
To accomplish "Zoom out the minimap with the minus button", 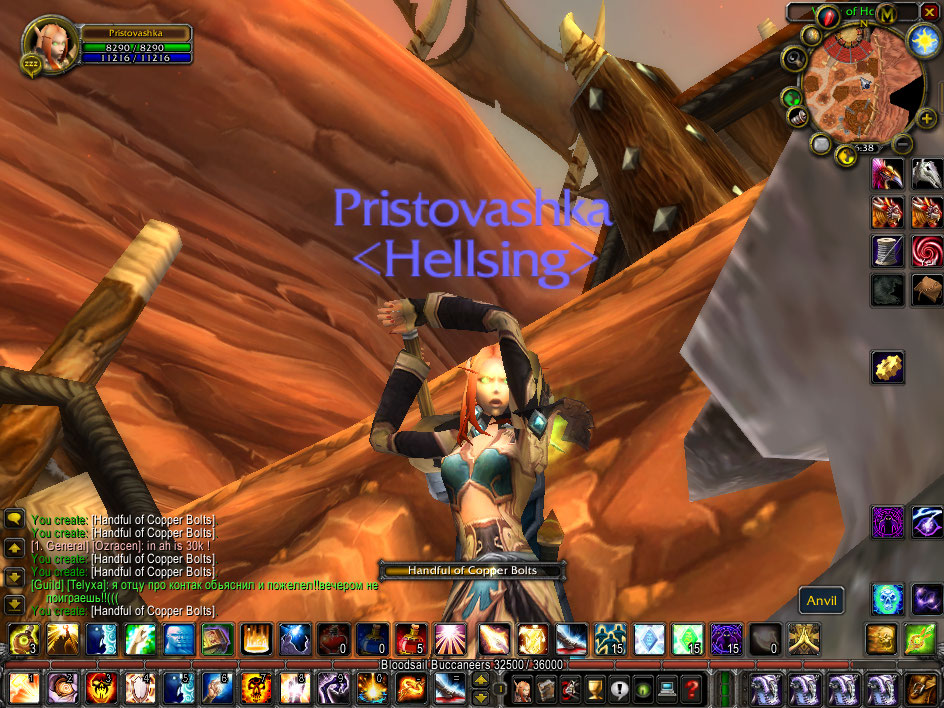I will click(902, 143).
